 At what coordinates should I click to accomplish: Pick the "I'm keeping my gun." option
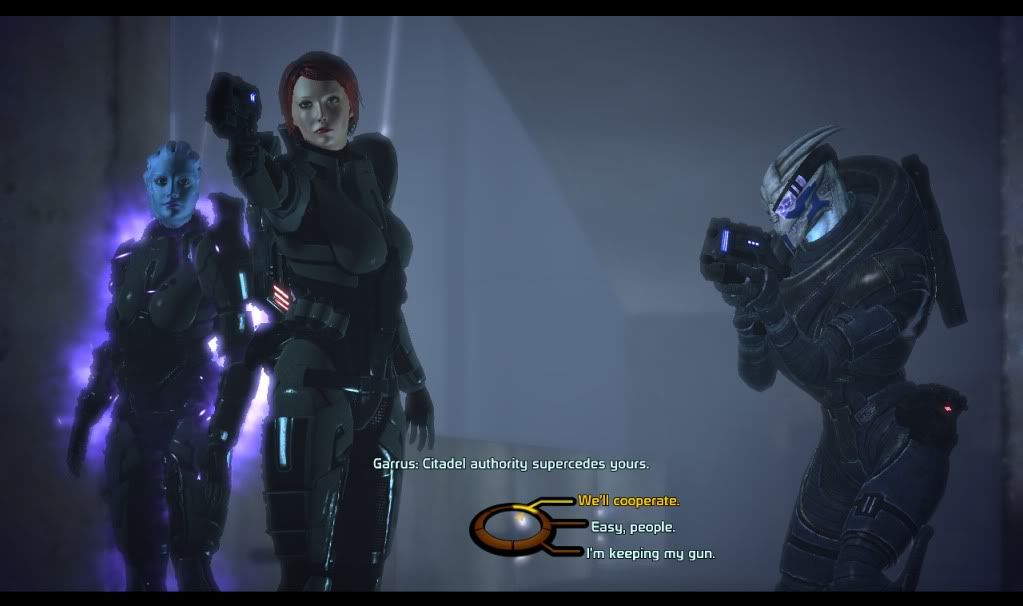(650, 553)
